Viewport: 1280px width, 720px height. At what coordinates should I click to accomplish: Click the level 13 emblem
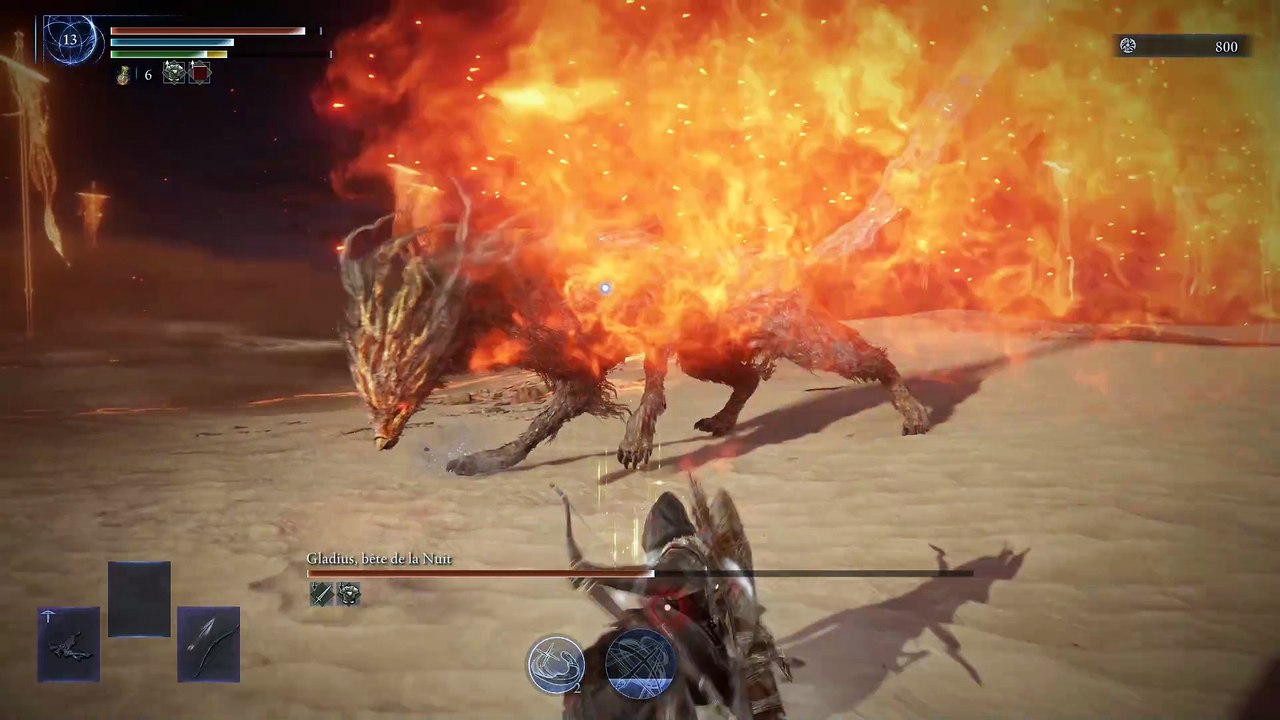(69, 40)
